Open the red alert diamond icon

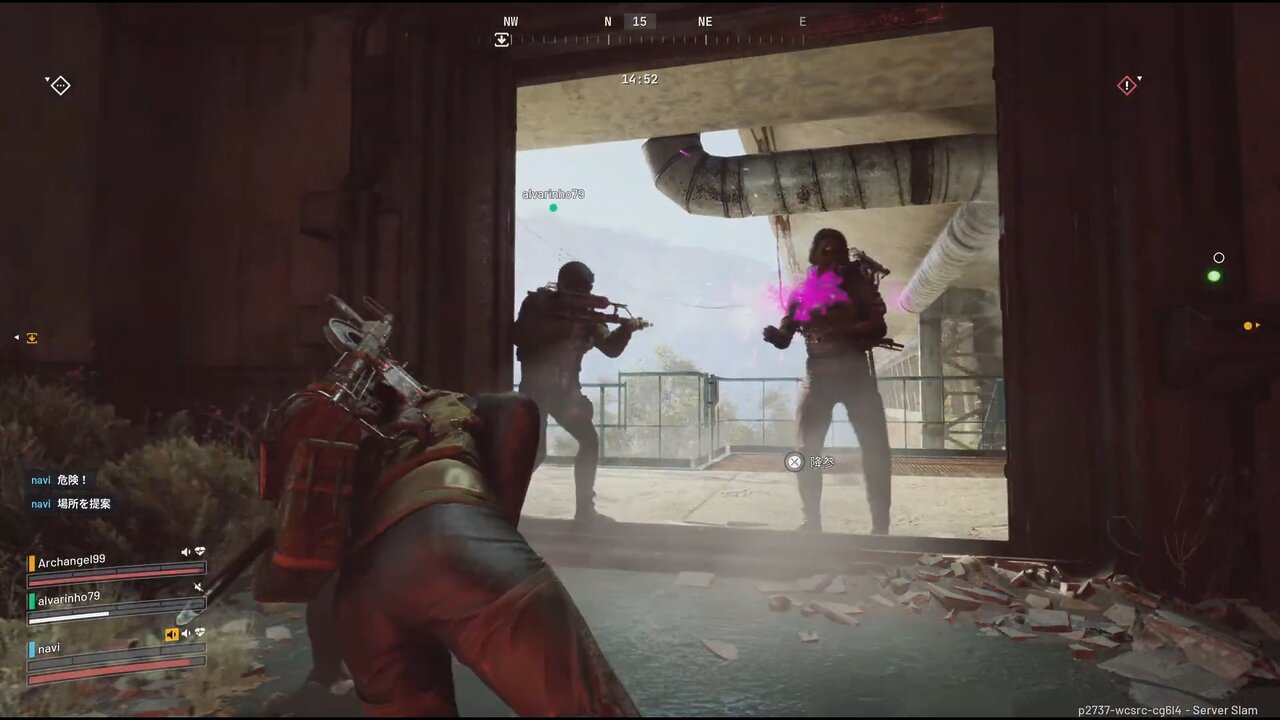1127,86
